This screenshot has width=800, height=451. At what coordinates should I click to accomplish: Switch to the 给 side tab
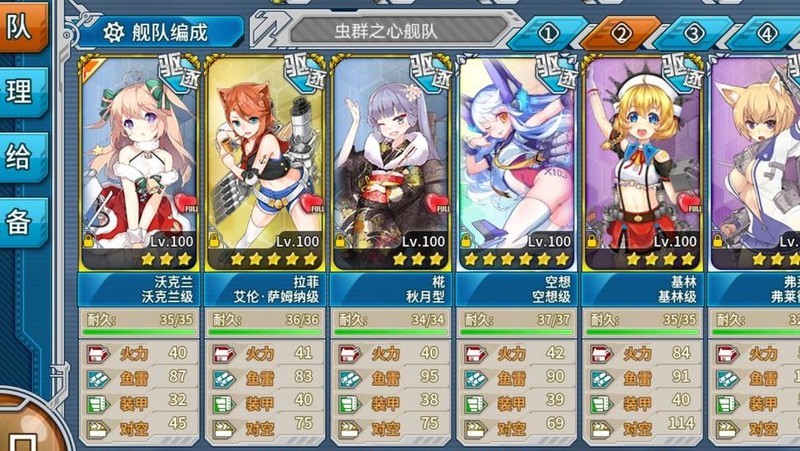pyautogui.click(x=21, y=157)
